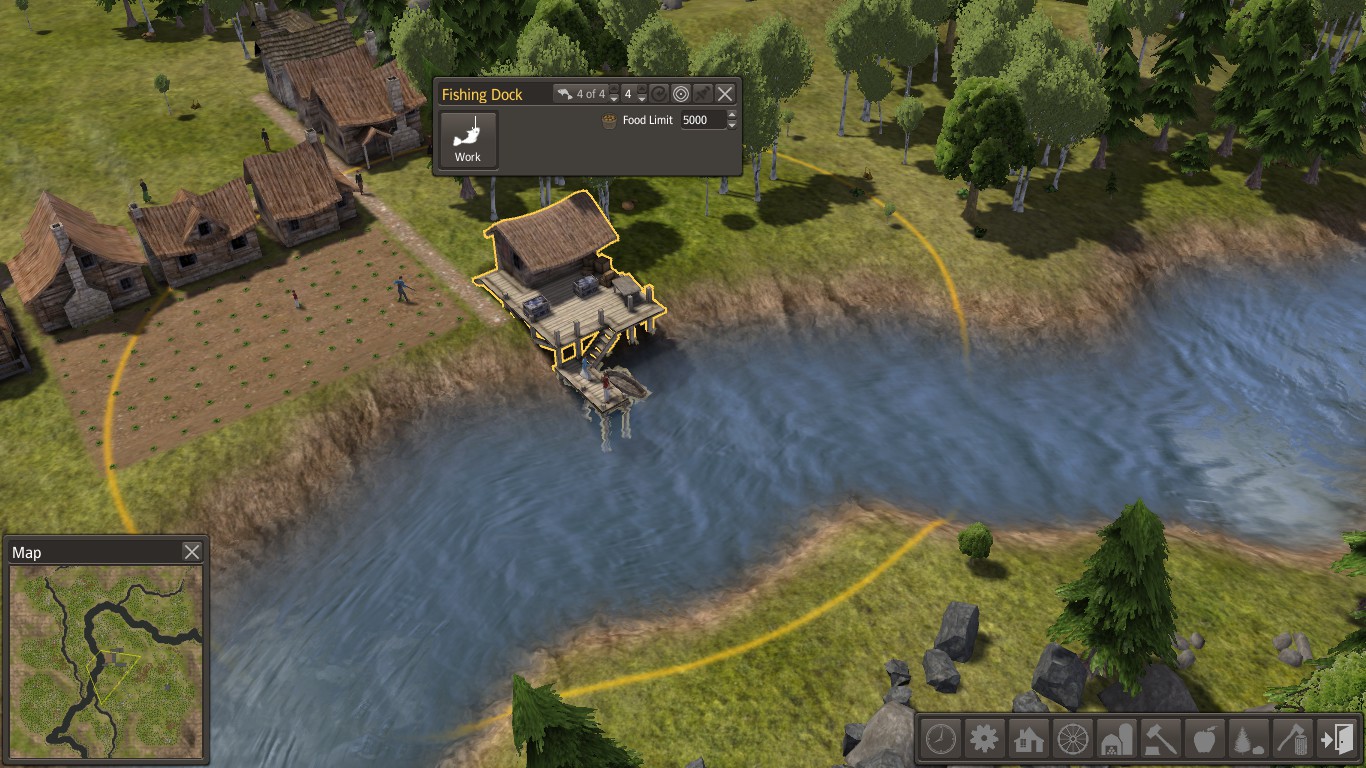Viewport: 1366px width, 768px height.
Task: Click the exit door icon
Action: tap(1336, 740)
